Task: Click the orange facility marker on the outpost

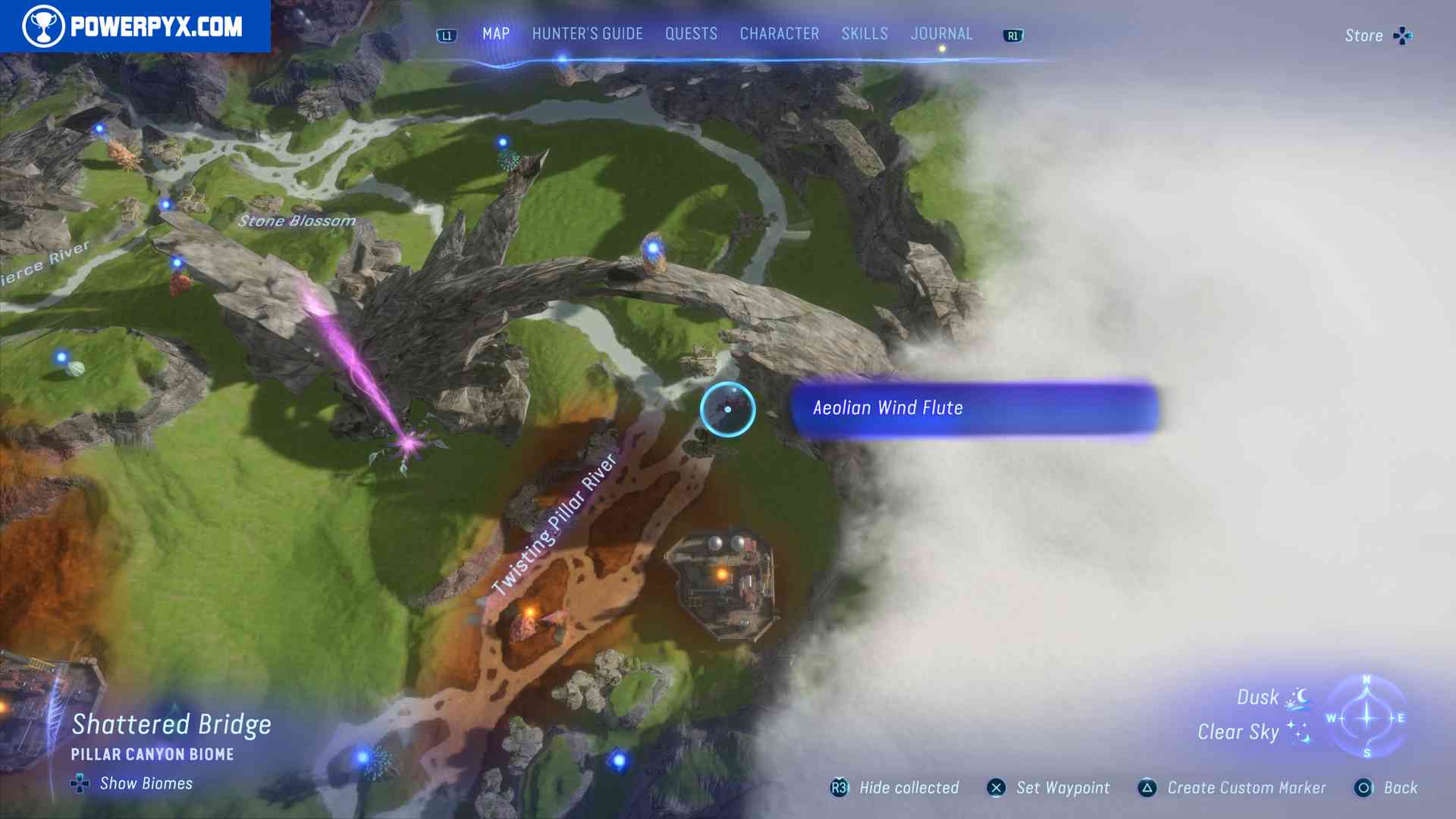Action: (x=720, y=575)
